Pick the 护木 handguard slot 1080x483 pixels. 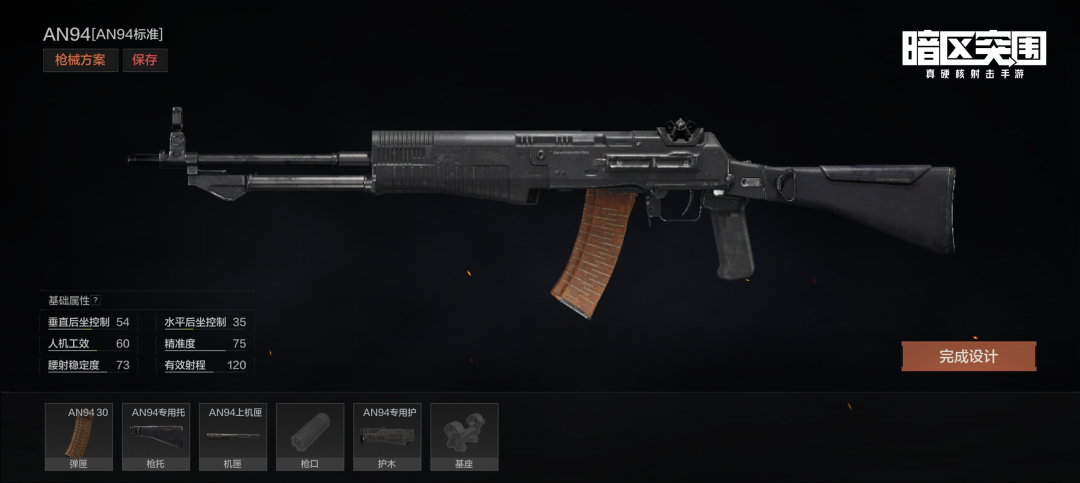click(x=387, y=437)
